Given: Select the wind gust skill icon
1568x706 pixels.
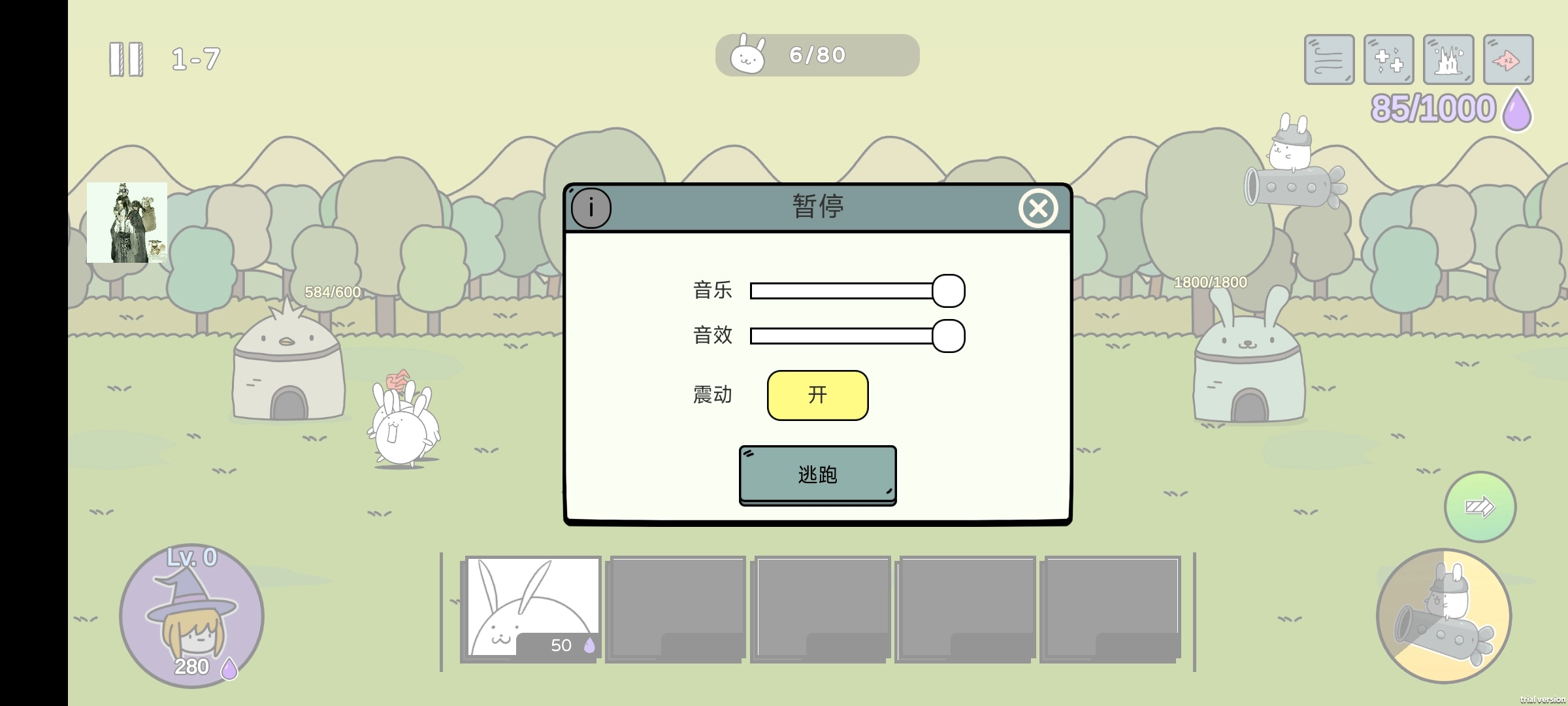Looking at the screenshot, I should coord(1328,59).
